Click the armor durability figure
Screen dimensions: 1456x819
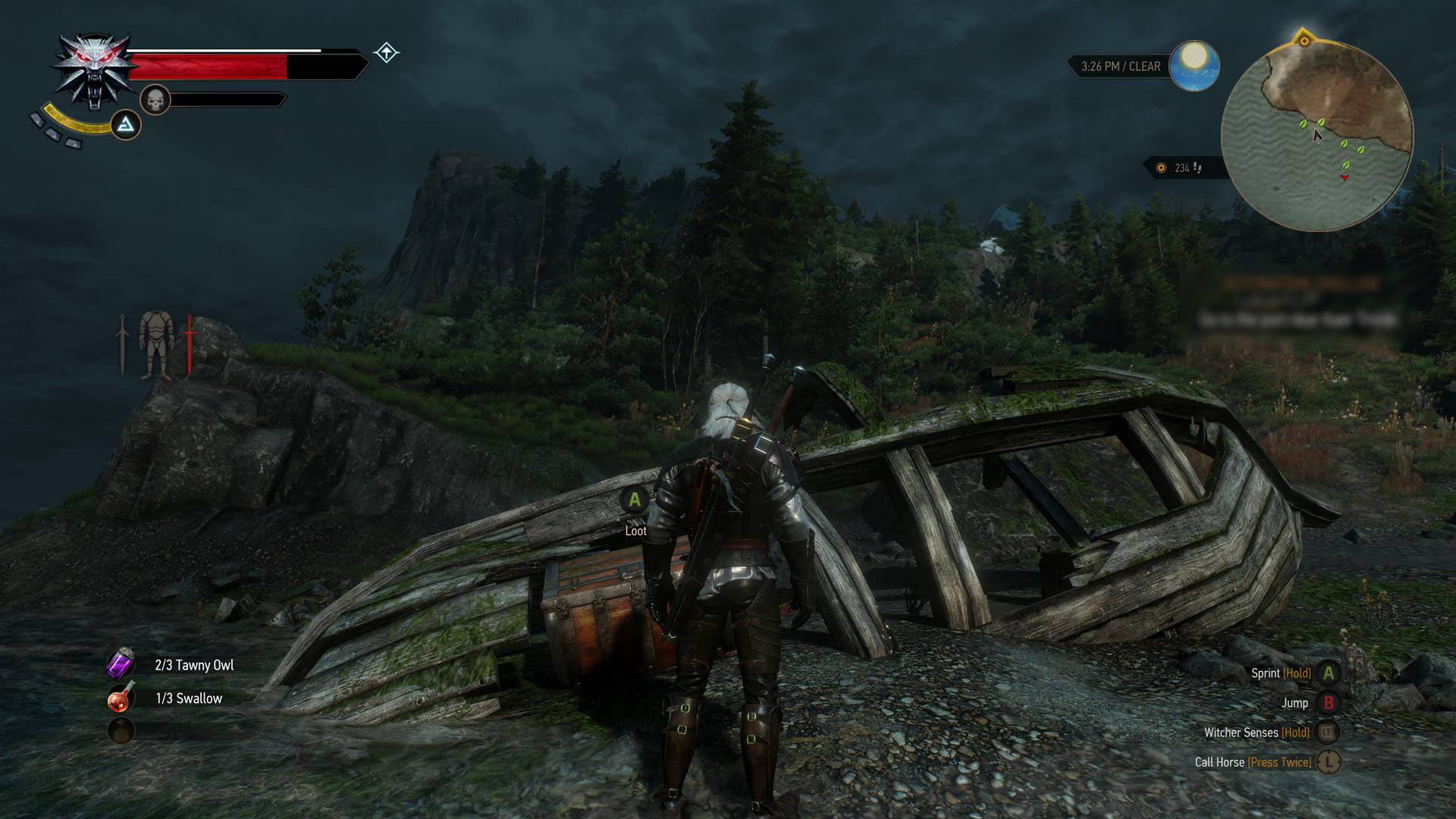[x=157, y=344]
